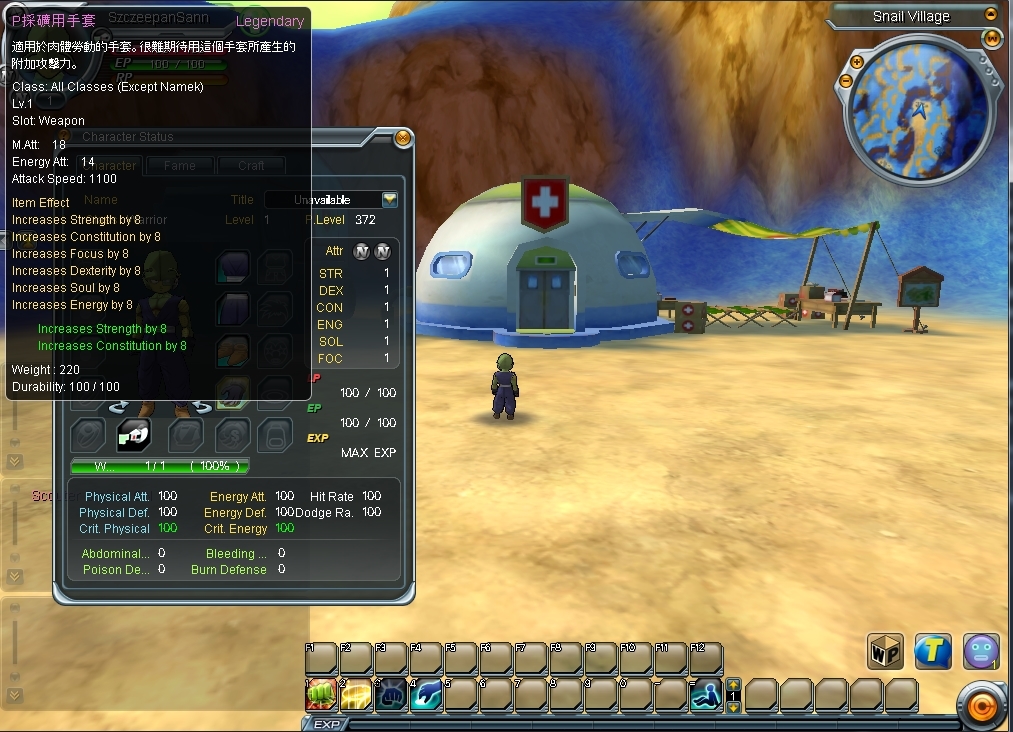
Task: Open the purple face icon menu
Action: (x=981, y=652)
